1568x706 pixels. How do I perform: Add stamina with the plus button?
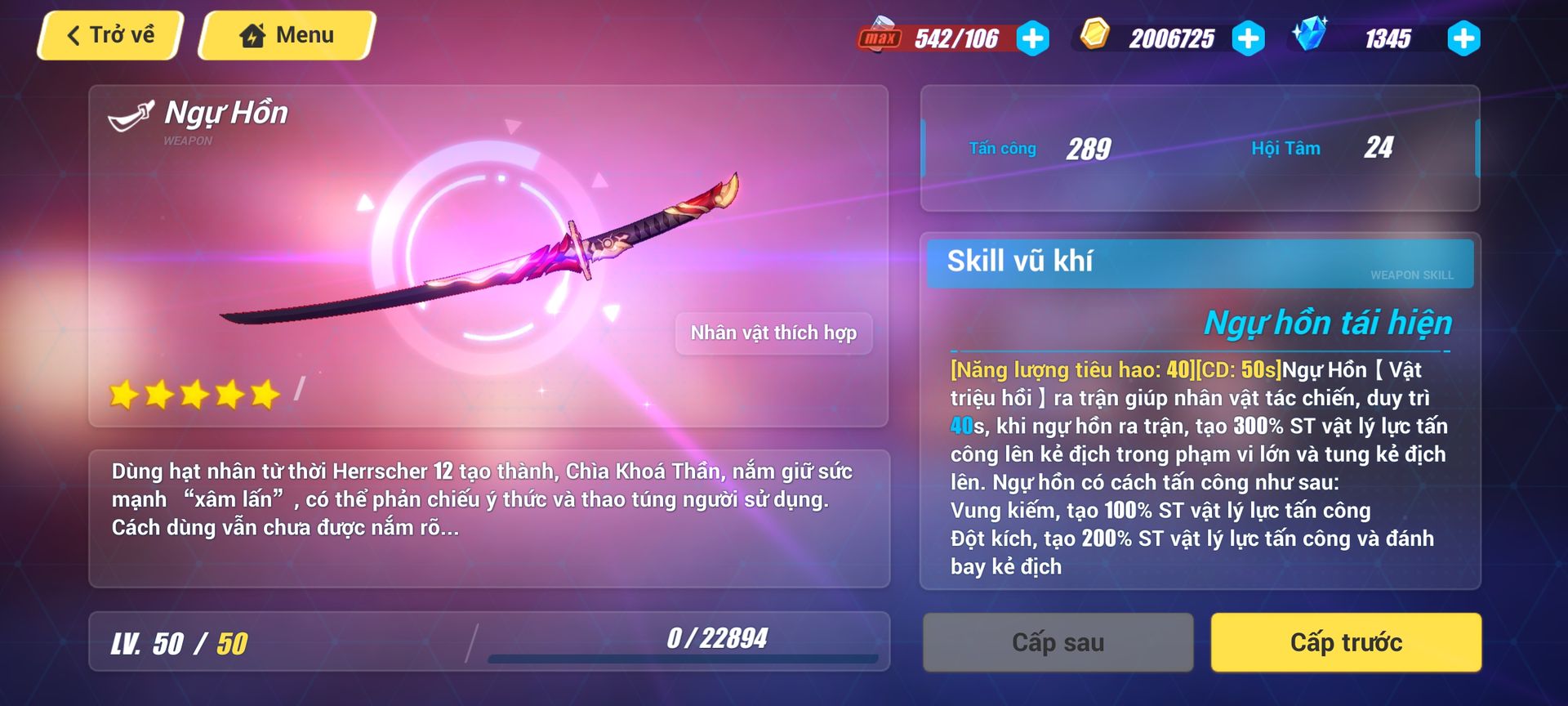click(x=1033, y=38)
